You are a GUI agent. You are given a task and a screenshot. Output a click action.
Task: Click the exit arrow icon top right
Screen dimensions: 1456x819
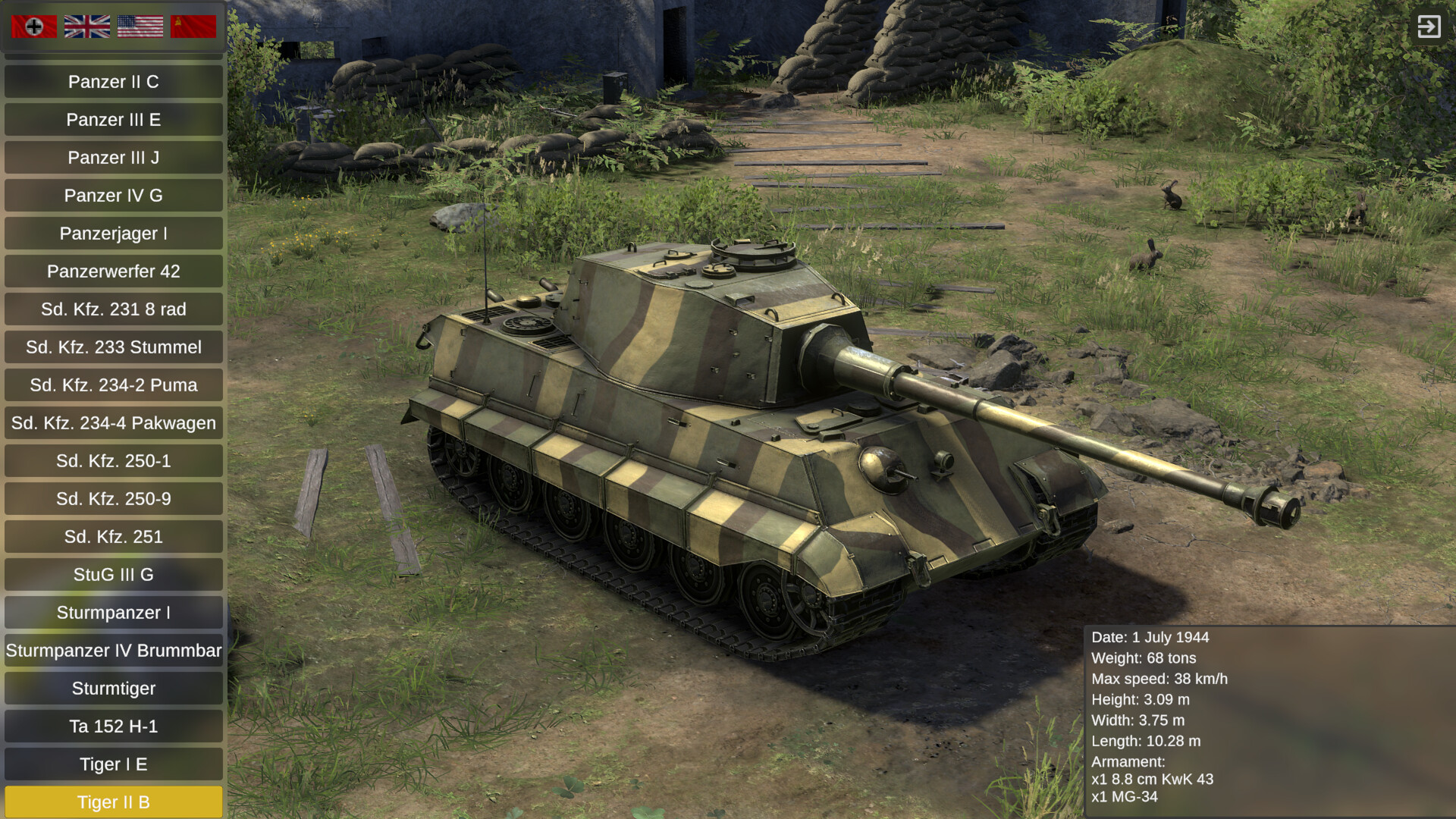pyautogui.click(x=1430, y=26)
